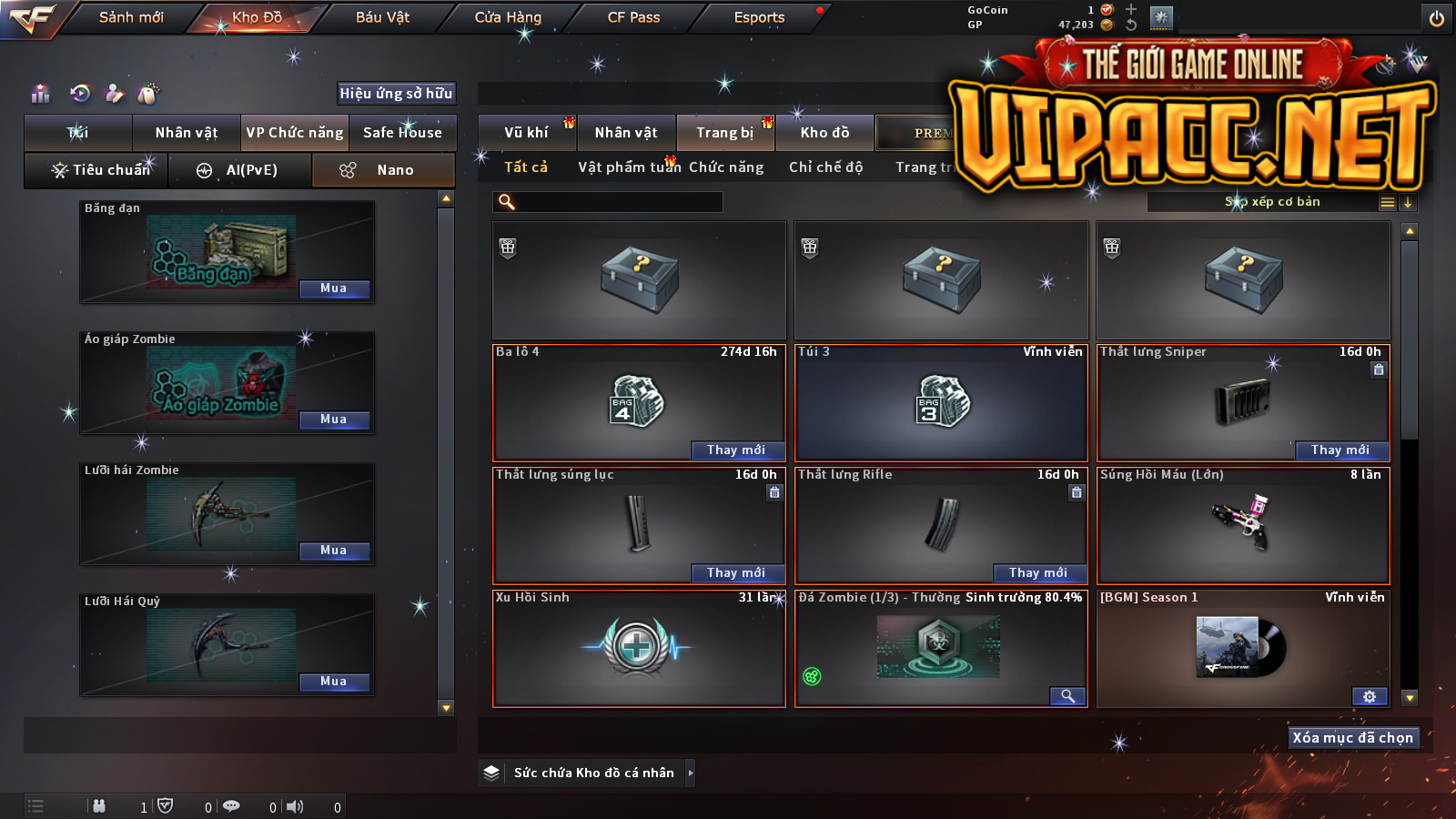Open the Esports tab
The image size is (1456, 819).
point(759,17)
